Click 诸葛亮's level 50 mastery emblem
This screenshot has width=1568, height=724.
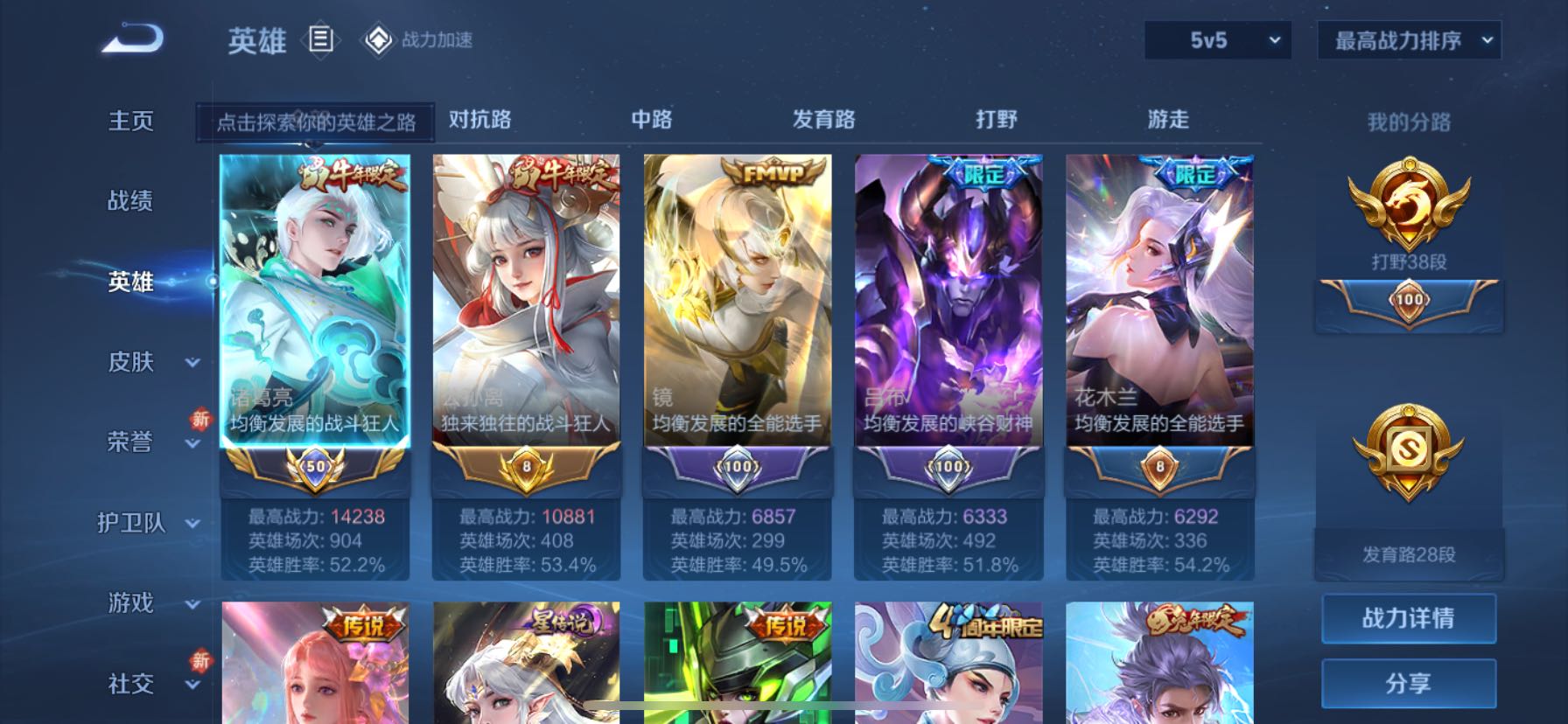315,470
